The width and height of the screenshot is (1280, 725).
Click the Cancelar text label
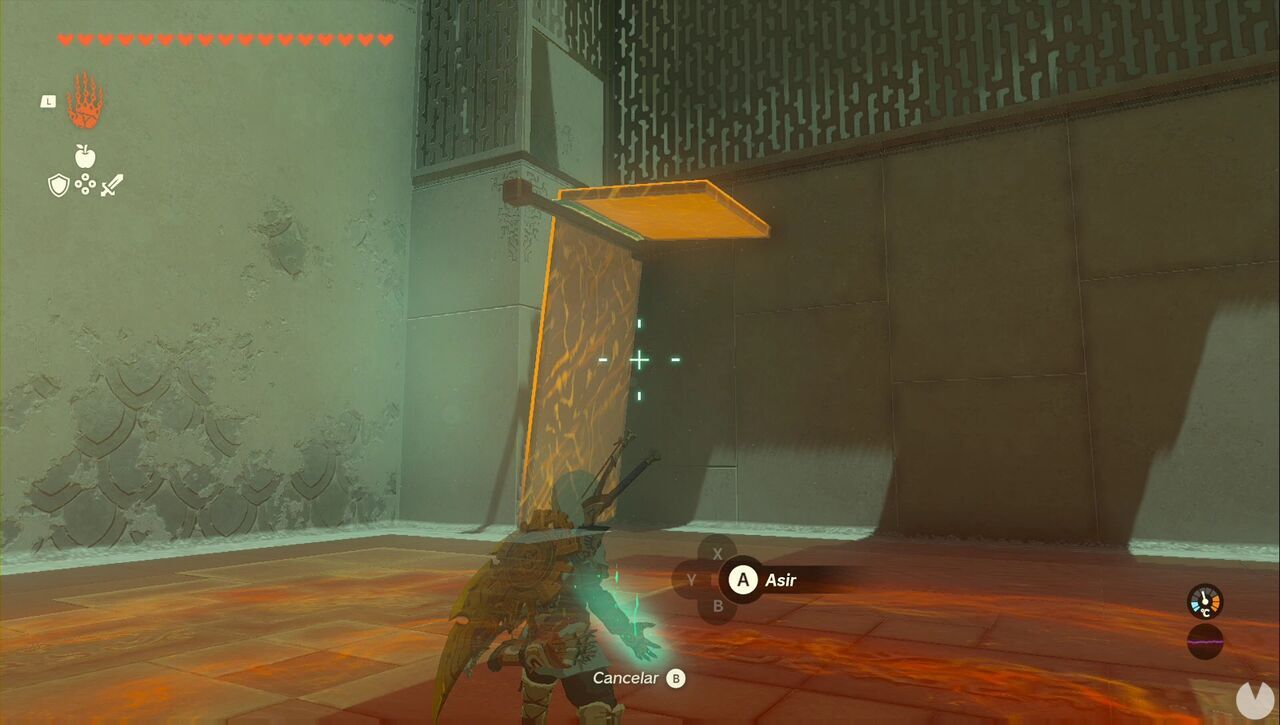pyautogui.click(x=625, y=677)
